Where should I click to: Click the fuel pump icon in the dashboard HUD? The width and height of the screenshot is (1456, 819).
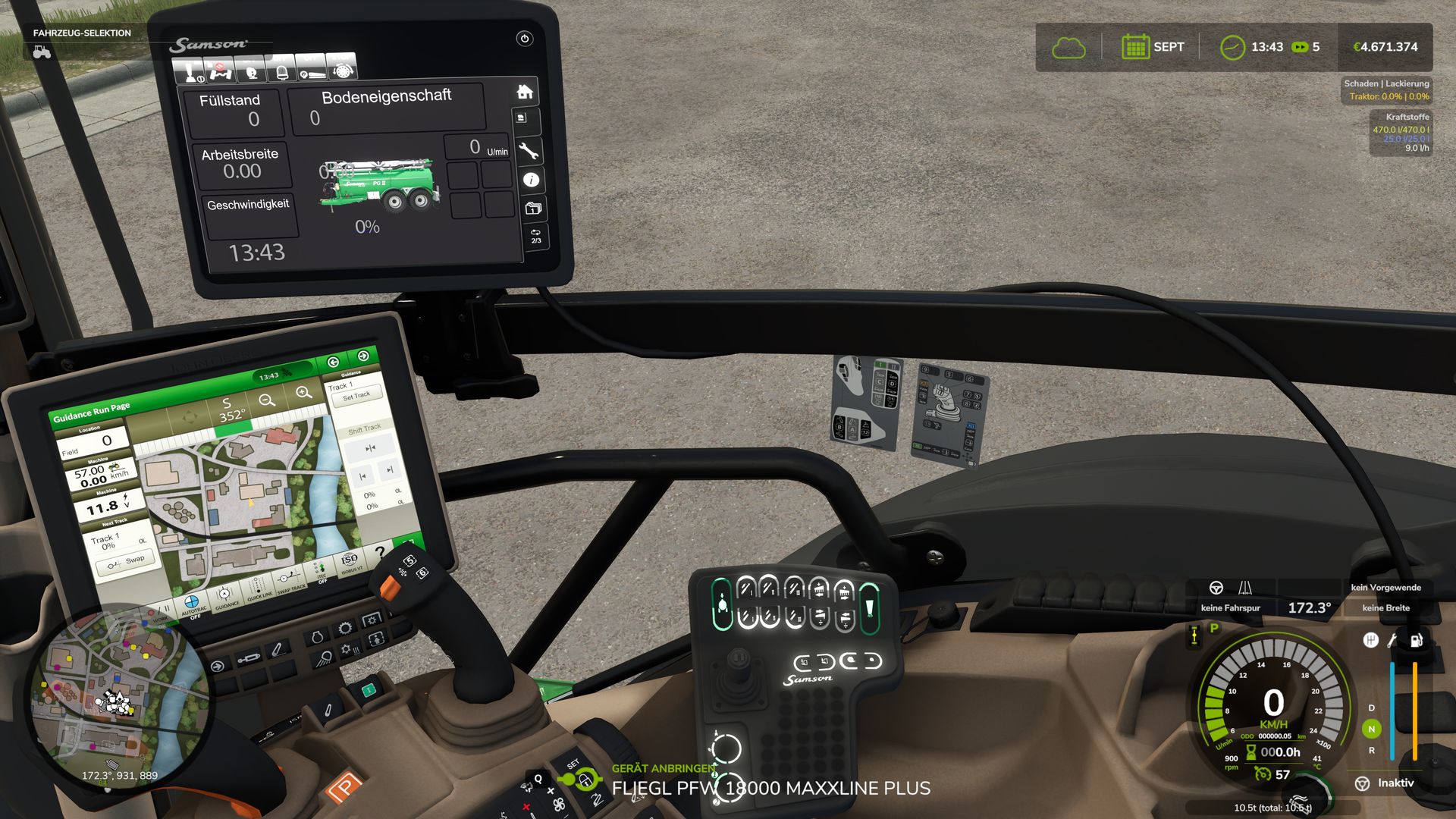coord(1417,640)
